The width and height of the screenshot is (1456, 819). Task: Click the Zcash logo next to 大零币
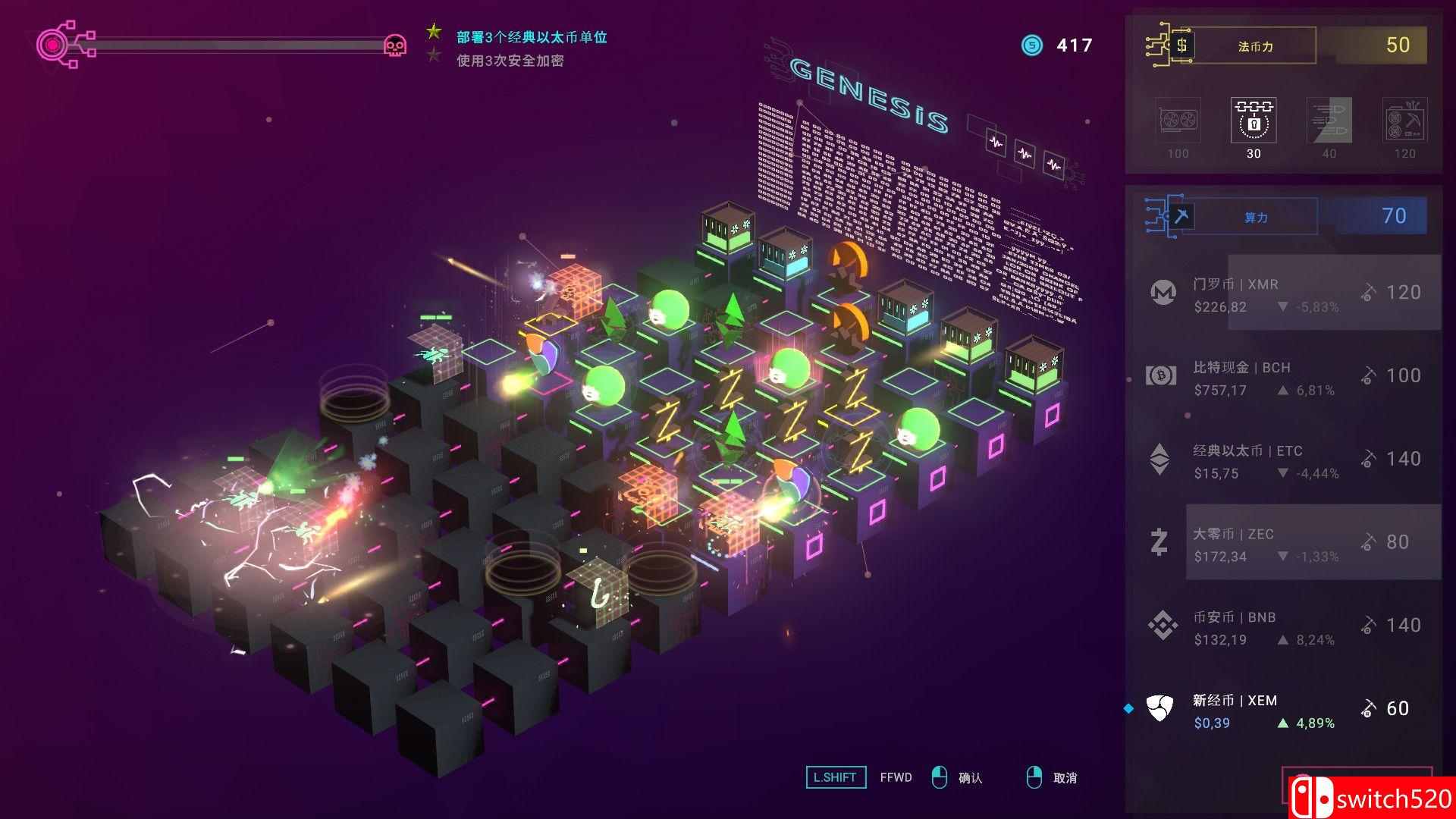[x=1159, y=541]
